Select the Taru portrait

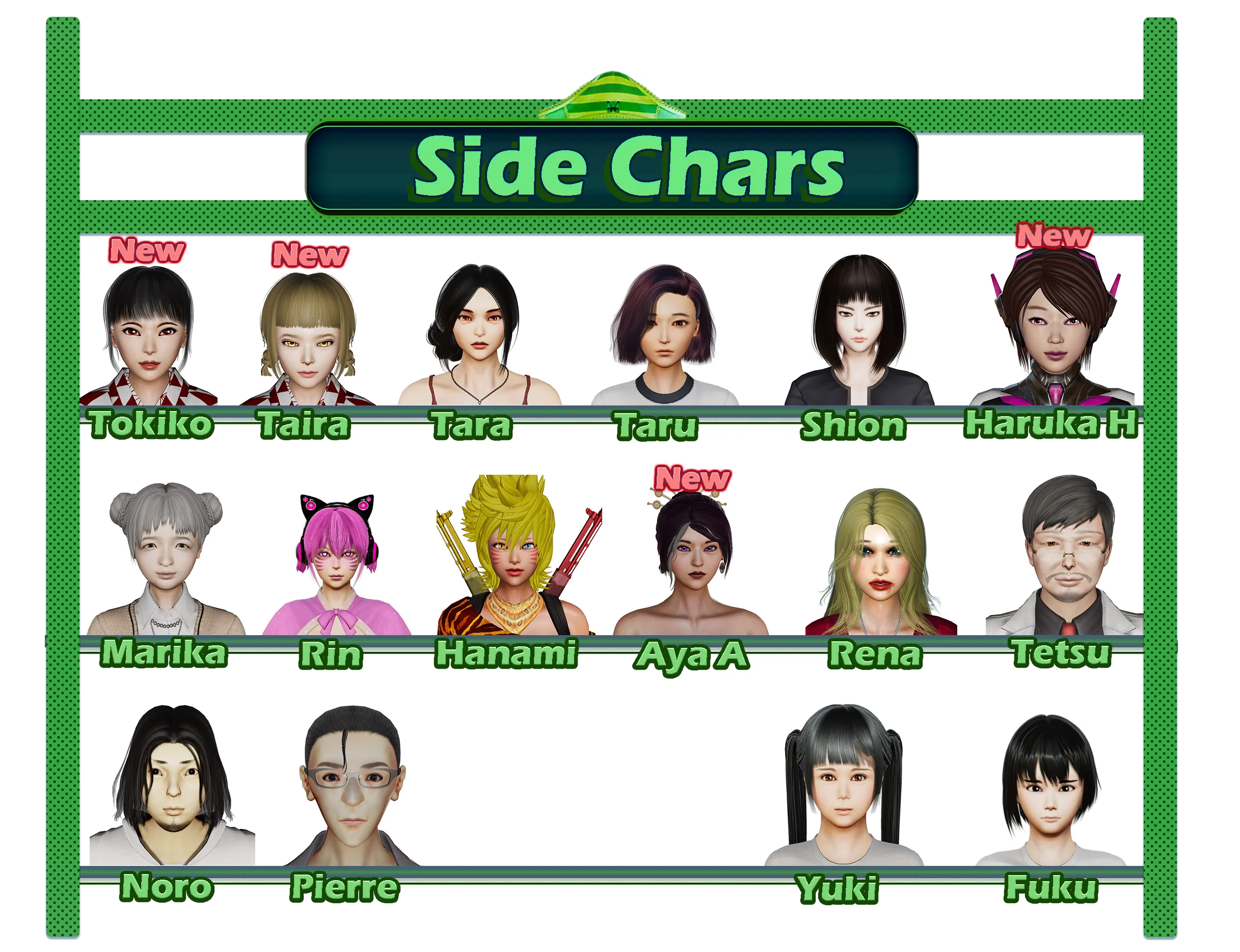(x=664, y=334)
